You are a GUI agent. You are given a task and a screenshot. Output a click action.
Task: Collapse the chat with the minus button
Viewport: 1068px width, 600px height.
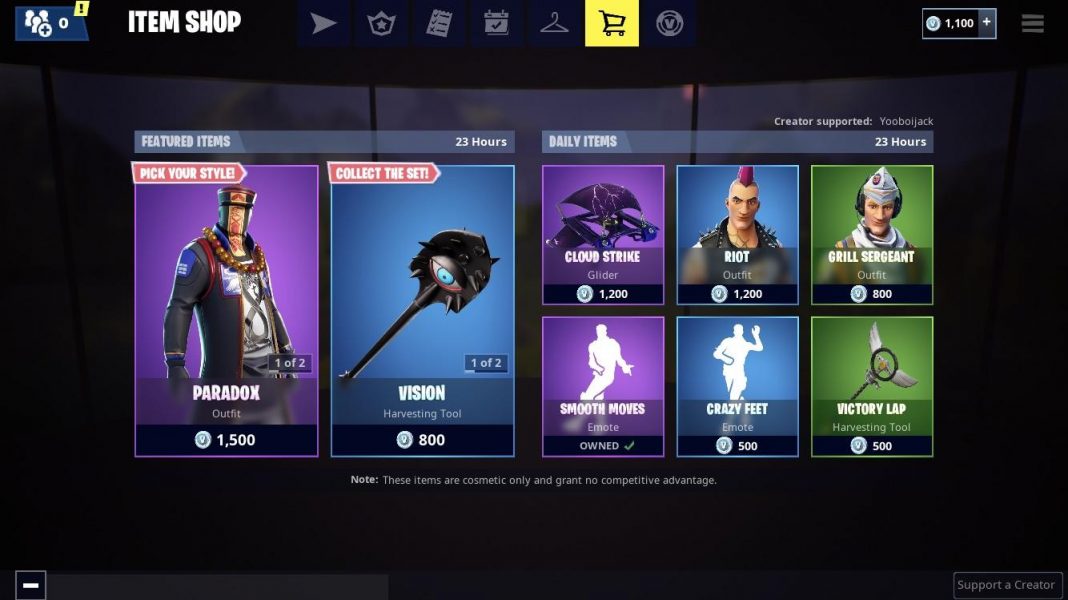click(31, 585)
